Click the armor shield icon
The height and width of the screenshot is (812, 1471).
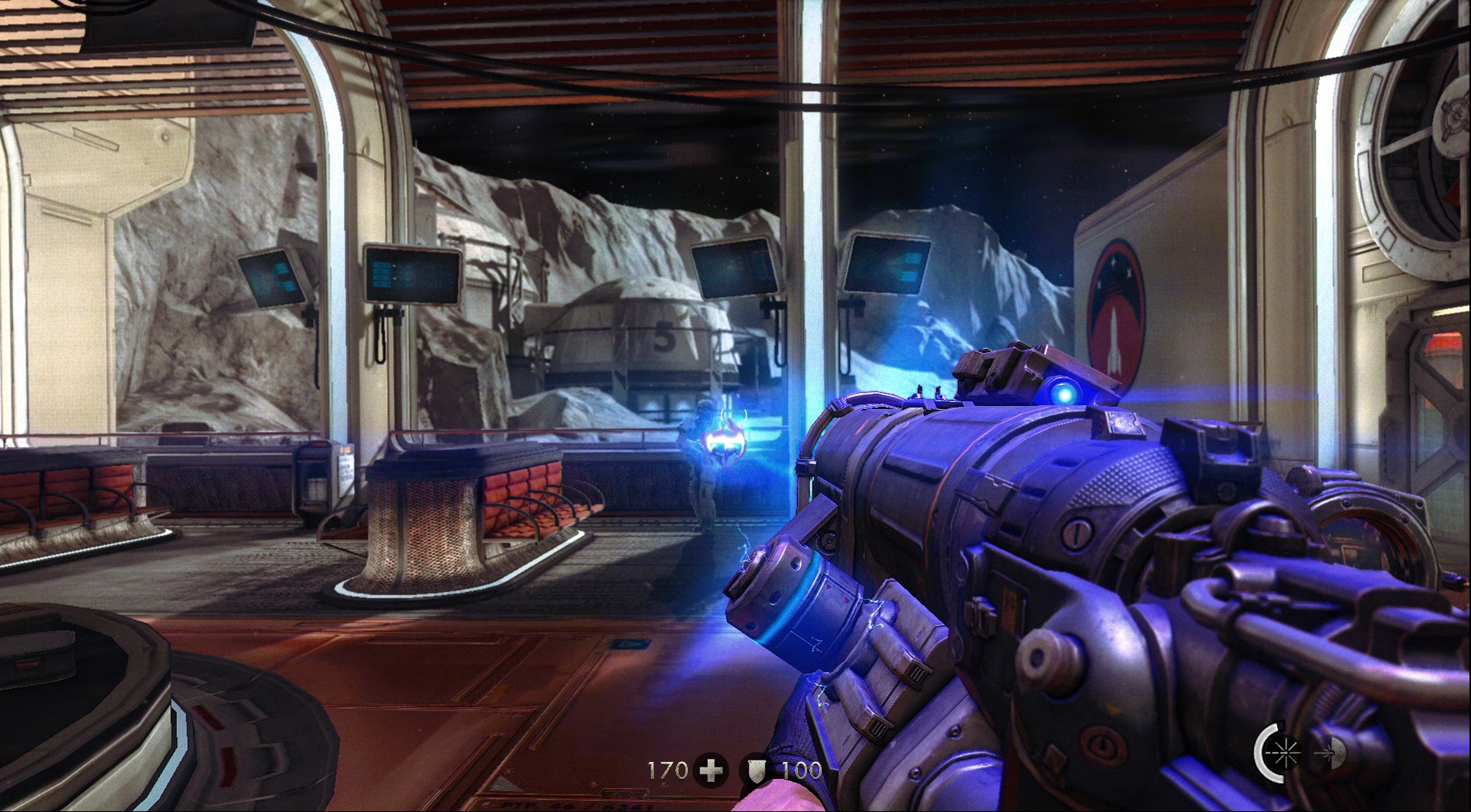tap(754, 770)
